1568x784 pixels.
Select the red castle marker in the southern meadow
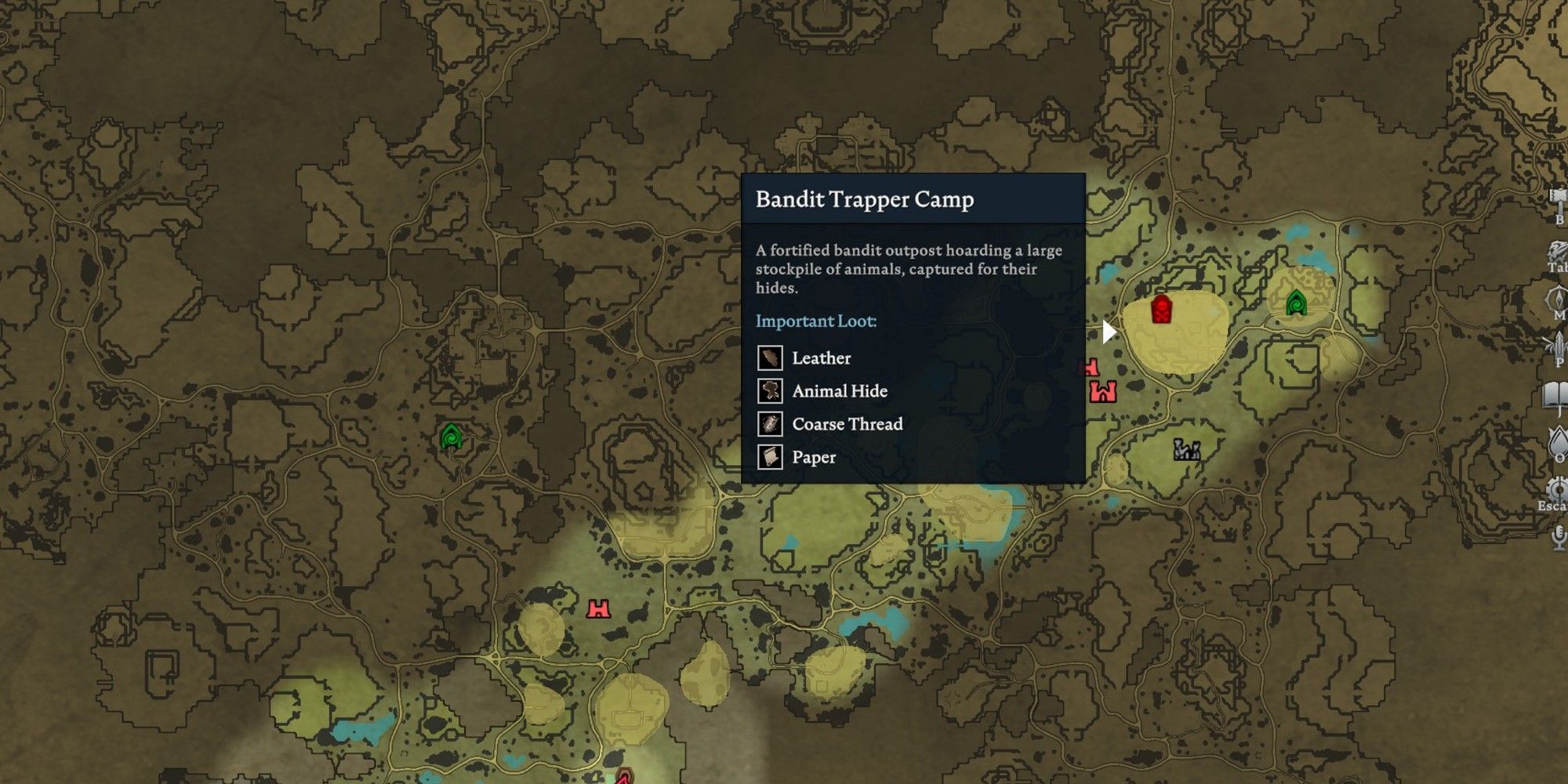pos(598,608)
